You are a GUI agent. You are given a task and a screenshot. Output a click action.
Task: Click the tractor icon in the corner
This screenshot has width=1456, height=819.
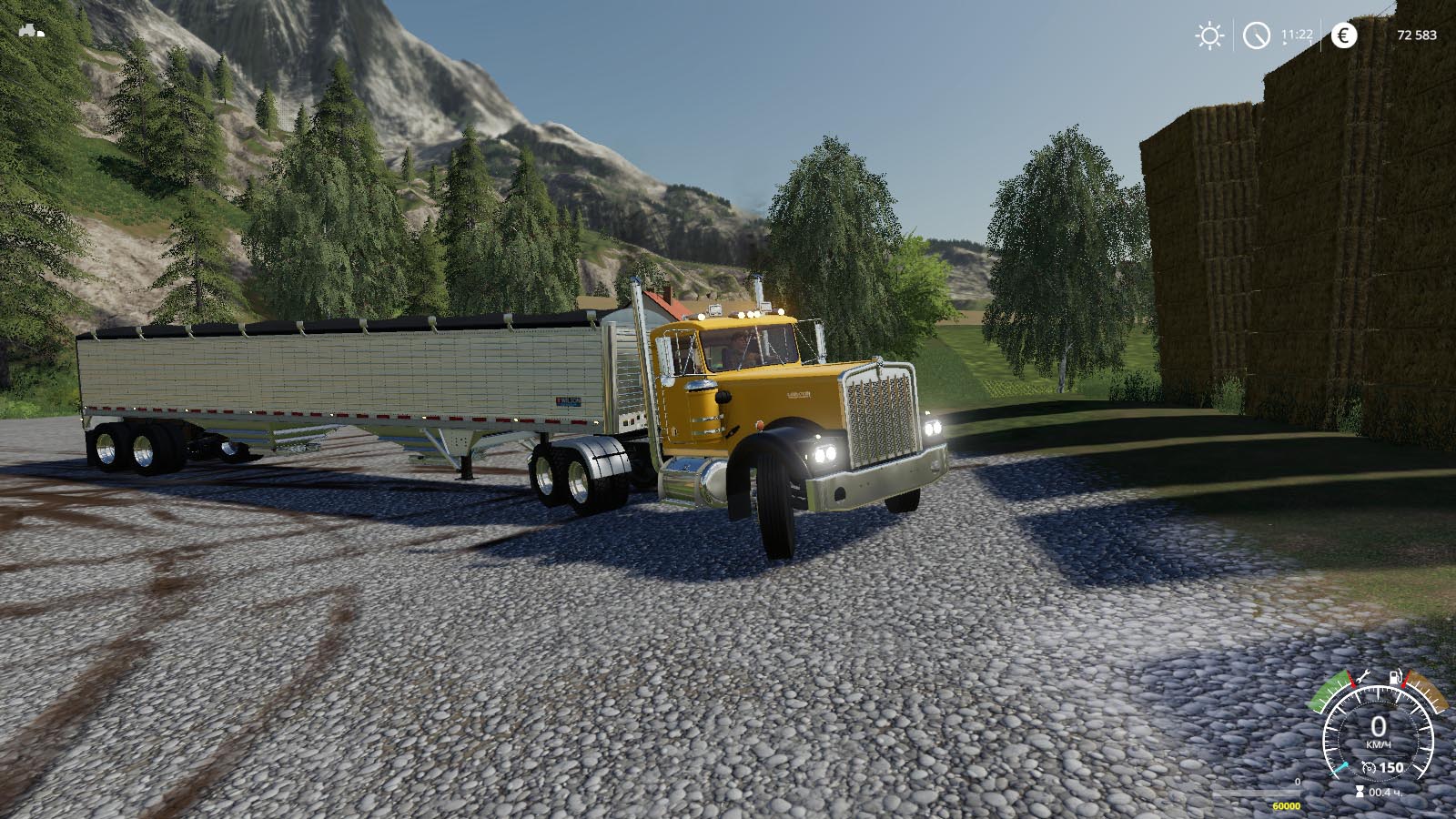pyautogui.click(x=31, y=31)
